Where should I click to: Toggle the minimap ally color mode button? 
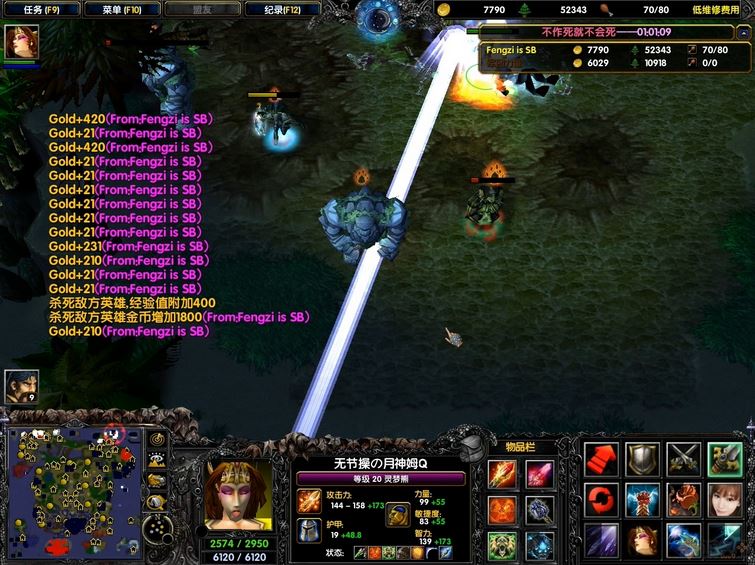(x=156, y=481)
